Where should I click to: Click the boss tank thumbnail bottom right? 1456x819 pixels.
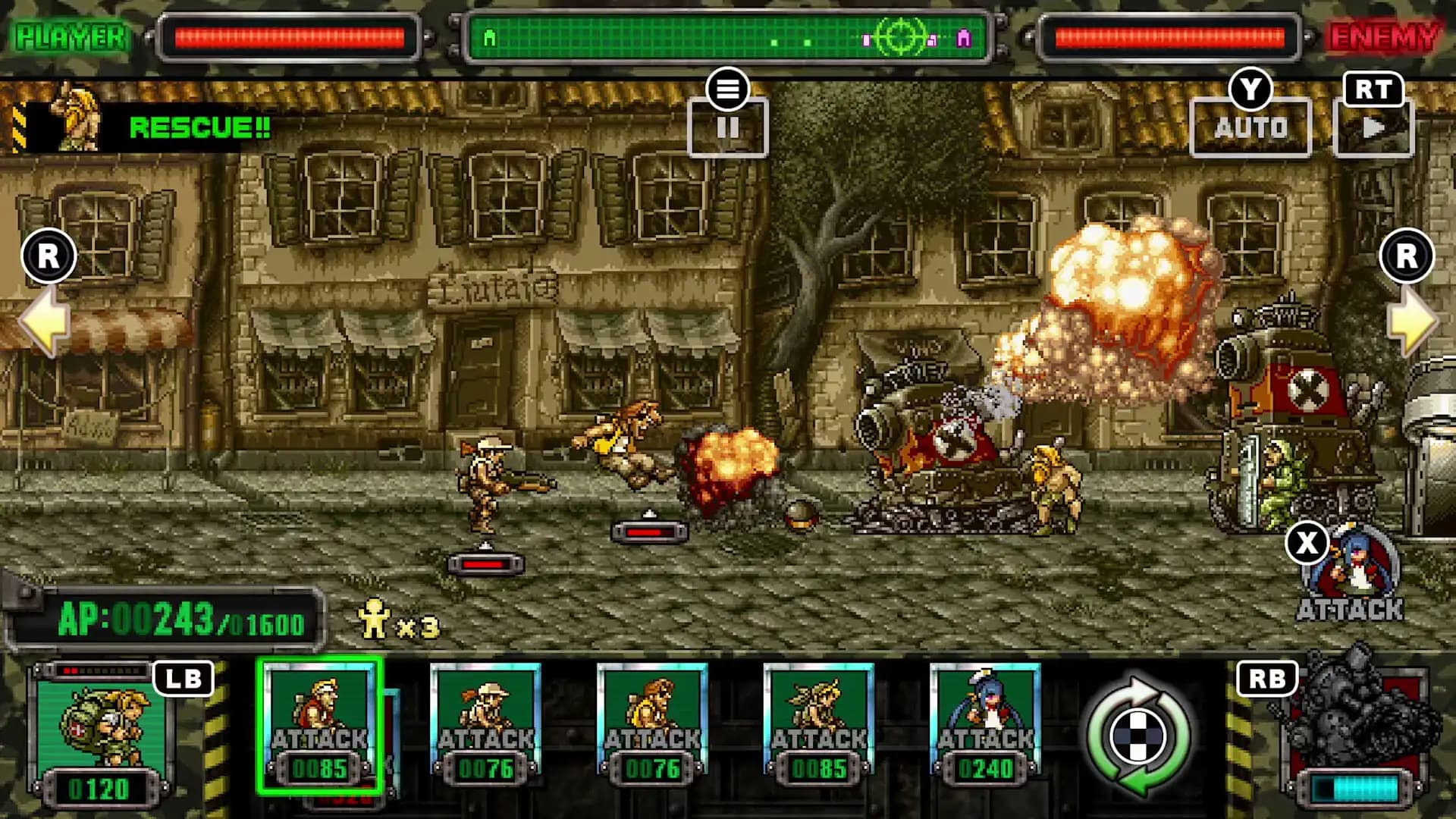point(1357,728)
